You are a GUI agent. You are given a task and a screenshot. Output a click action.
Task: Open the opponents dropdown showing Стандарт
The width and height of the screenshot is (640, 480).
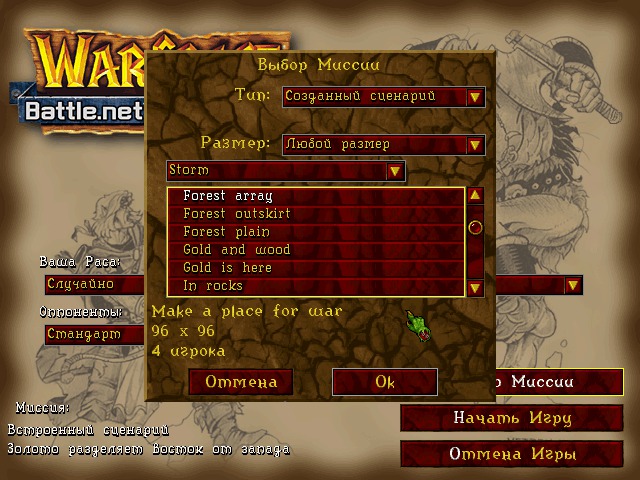point(95,334)
